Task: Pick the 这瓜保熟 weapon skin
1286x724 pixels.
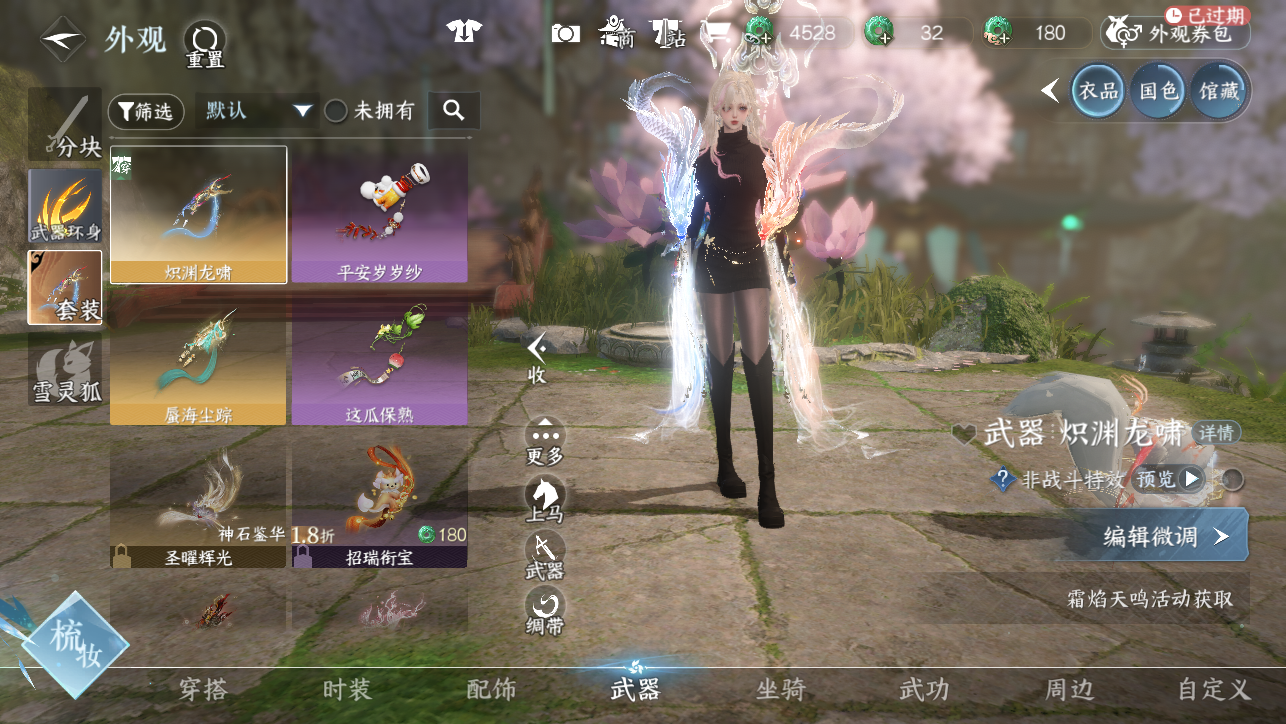Action: pos(379,368)
